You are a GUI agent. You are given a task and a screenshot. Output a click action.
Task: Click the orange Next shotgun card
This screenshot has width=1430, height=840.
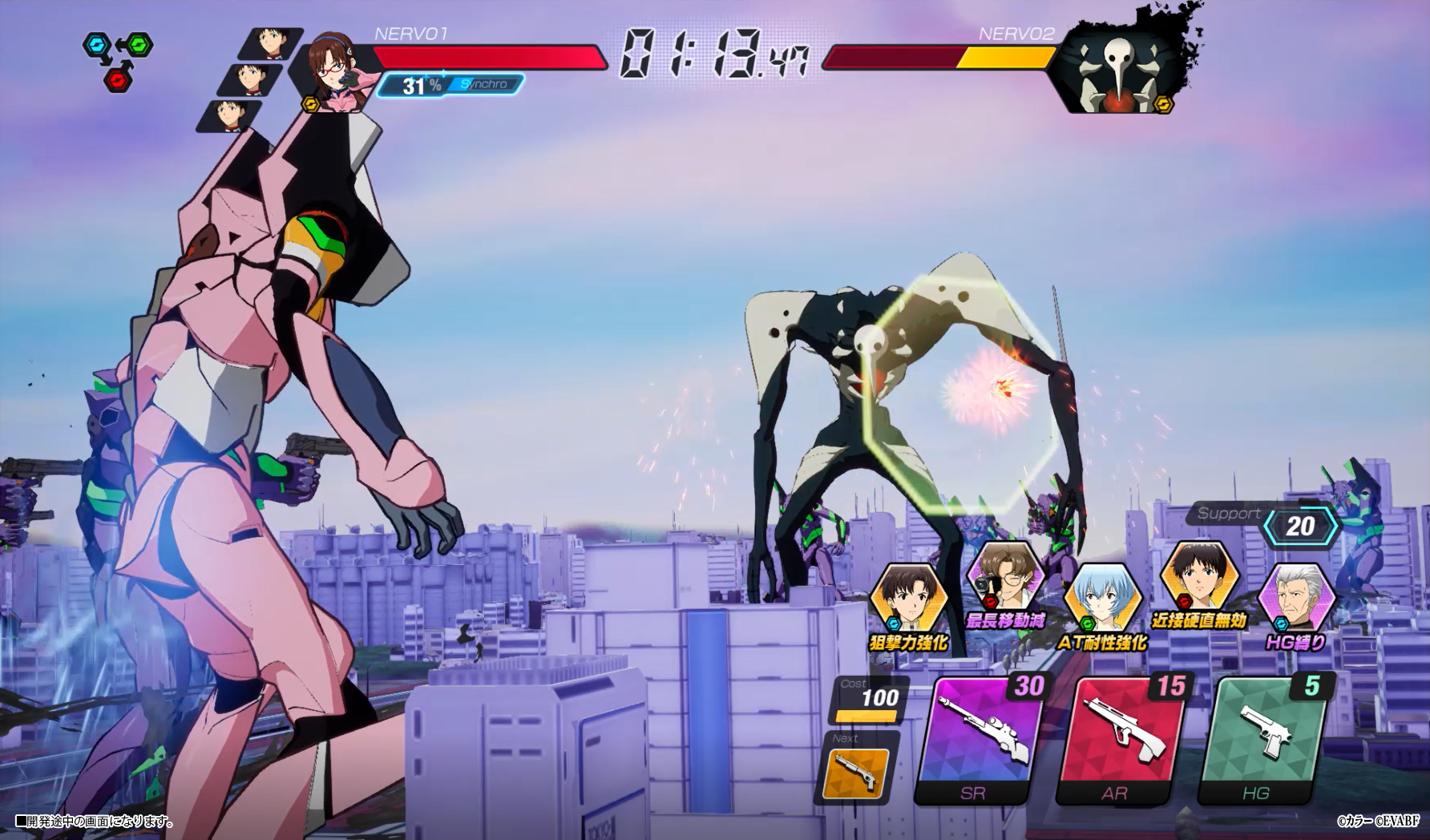pyautogui.click(x=857, y=773)
